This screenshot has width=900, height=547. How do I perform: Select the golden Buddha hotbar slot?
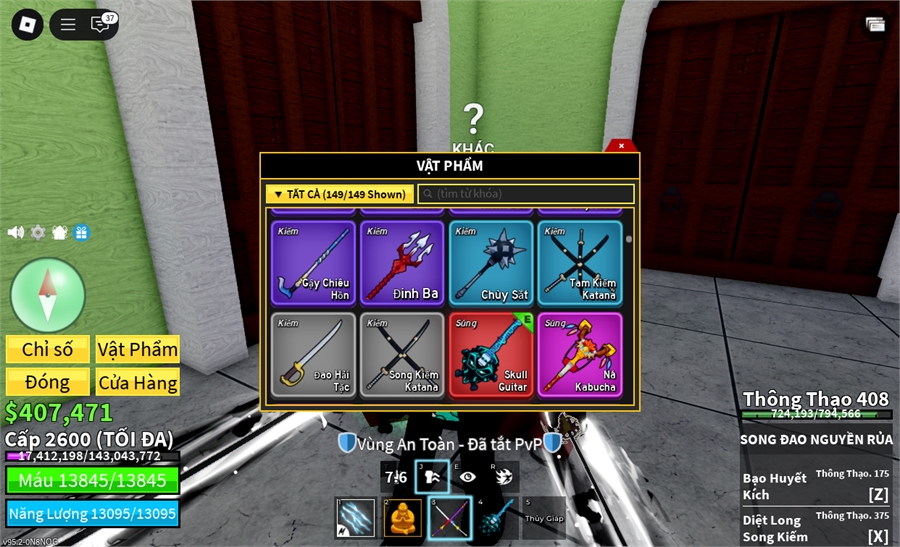pyautogui.click(x=403, y=518)
